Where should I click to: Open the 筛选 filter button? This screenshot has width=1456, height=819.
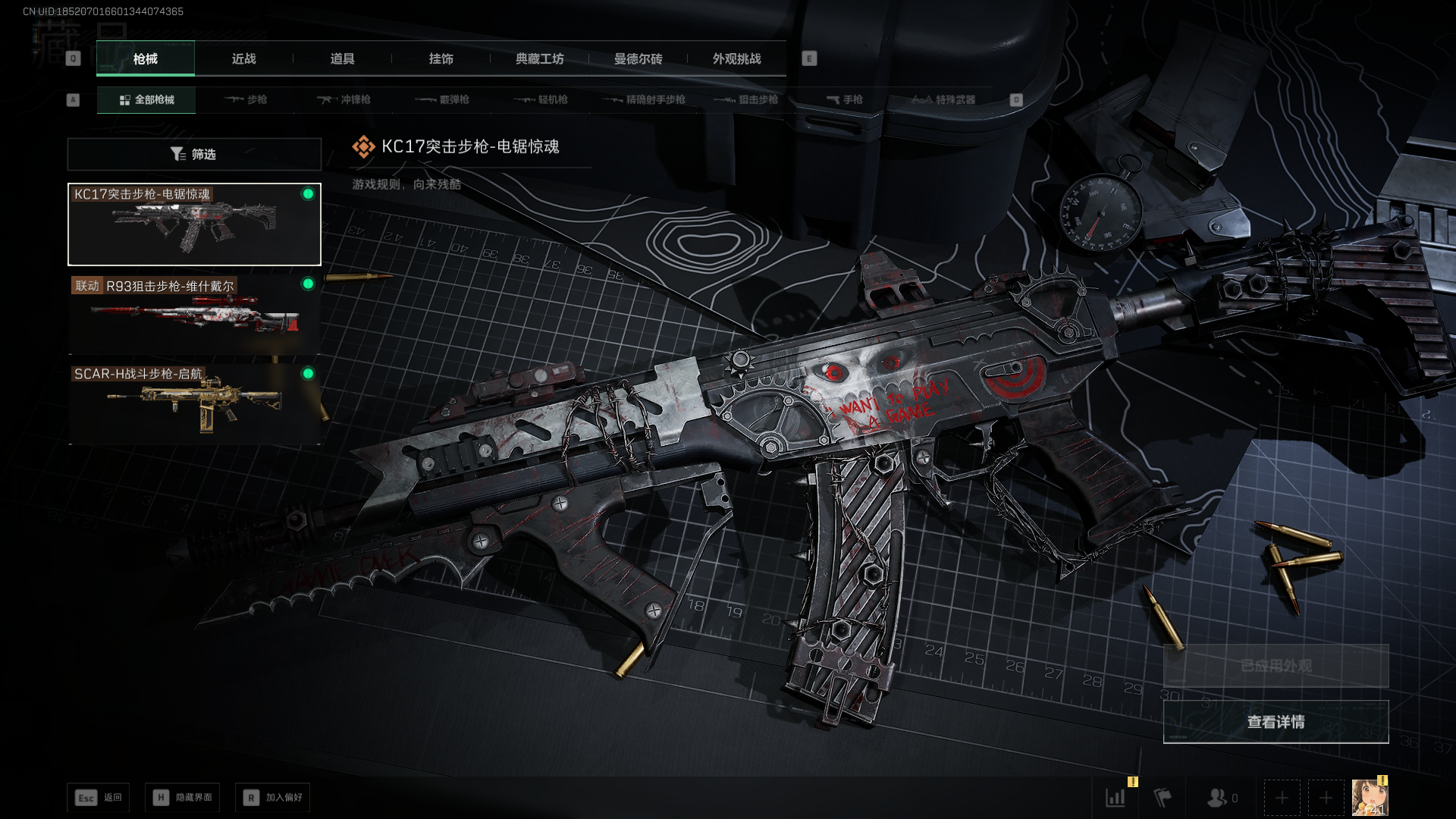pyautogui.click(x=194, y=155)
